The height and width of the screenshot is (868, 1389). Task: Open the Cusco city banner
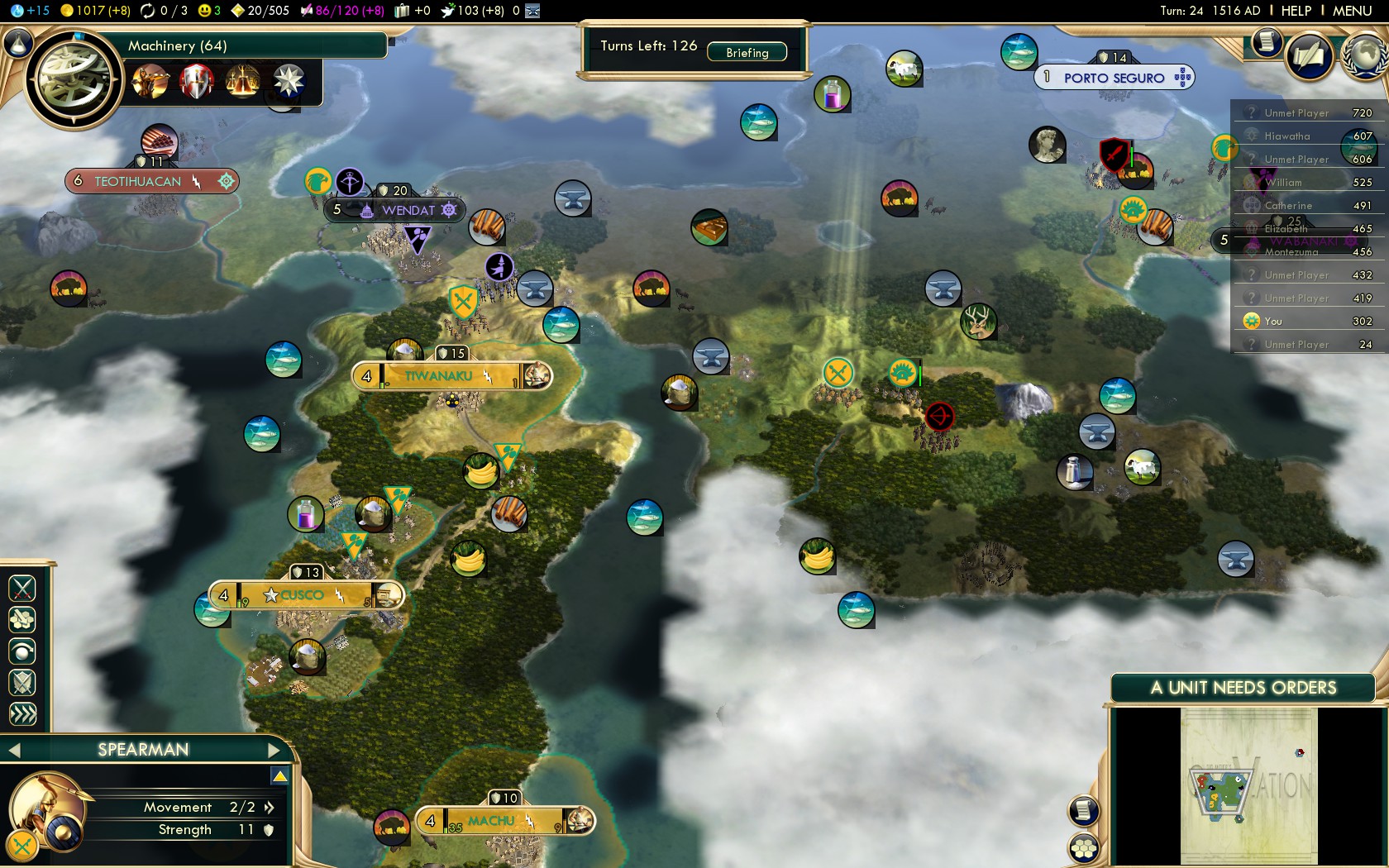pyautogui.click(x=303, y=595)
